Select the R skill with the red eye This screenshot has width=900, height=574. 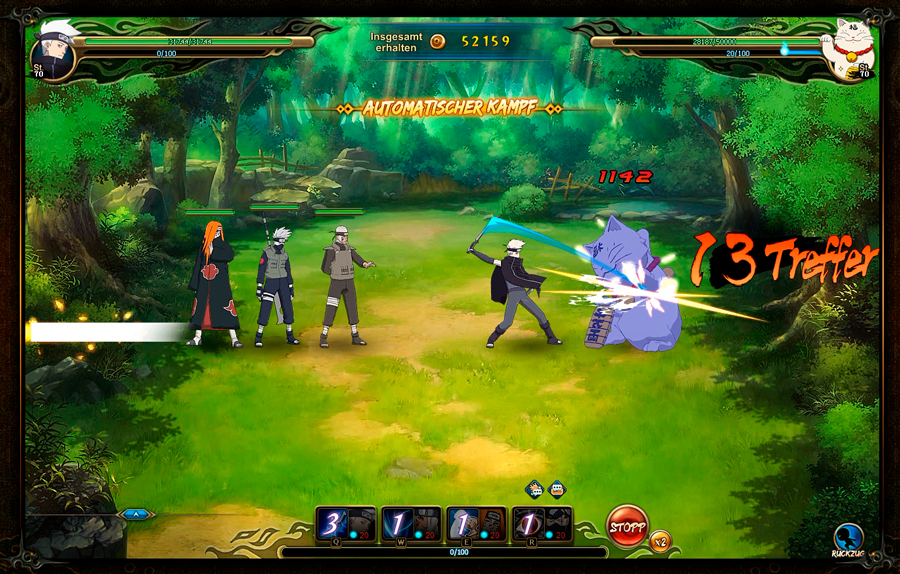[x=541, y=523]
